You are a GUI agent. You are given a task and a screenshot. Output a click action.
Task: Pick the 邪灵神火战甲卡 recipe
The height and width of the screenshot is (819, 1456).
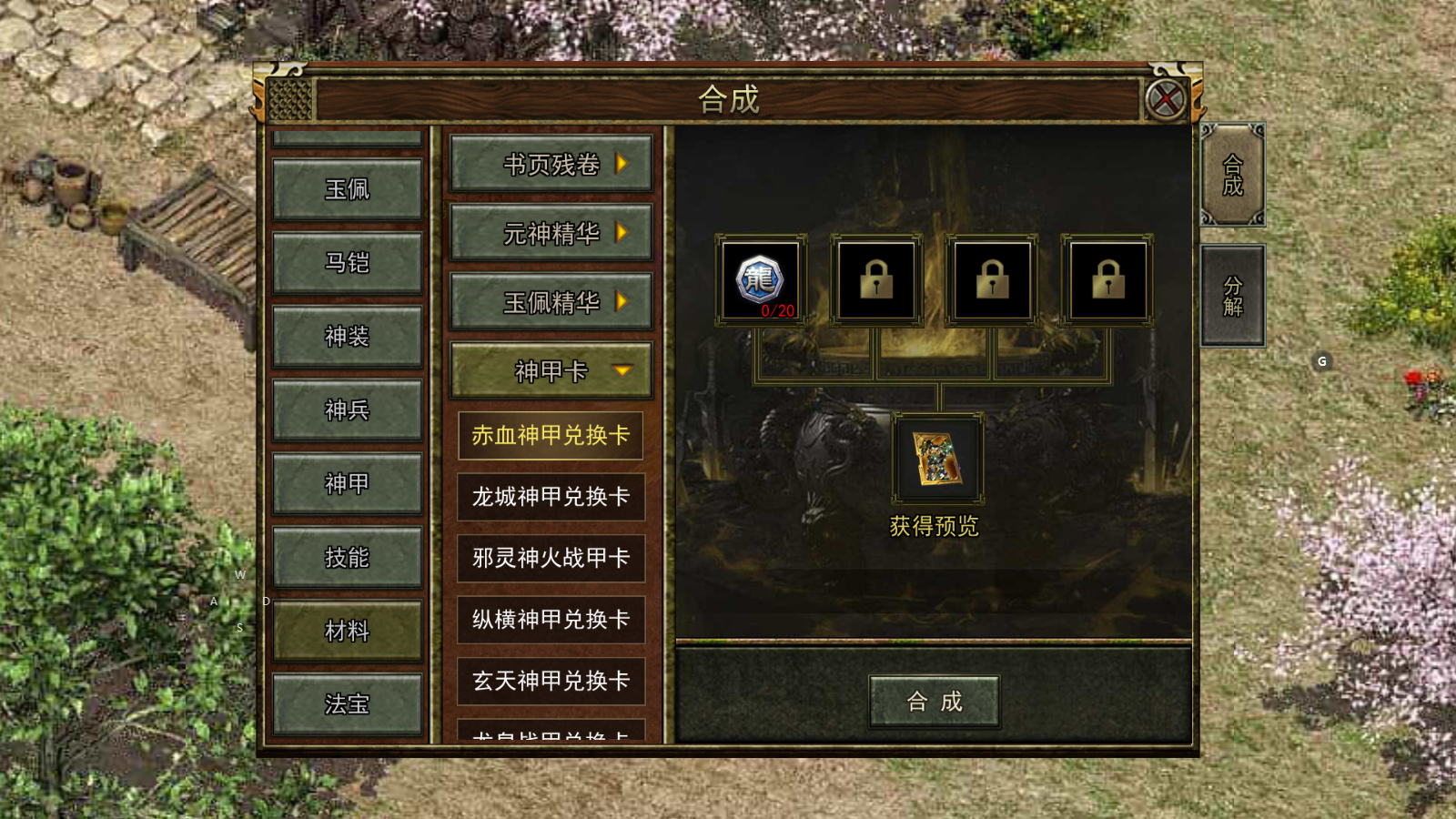coord(551,558)
